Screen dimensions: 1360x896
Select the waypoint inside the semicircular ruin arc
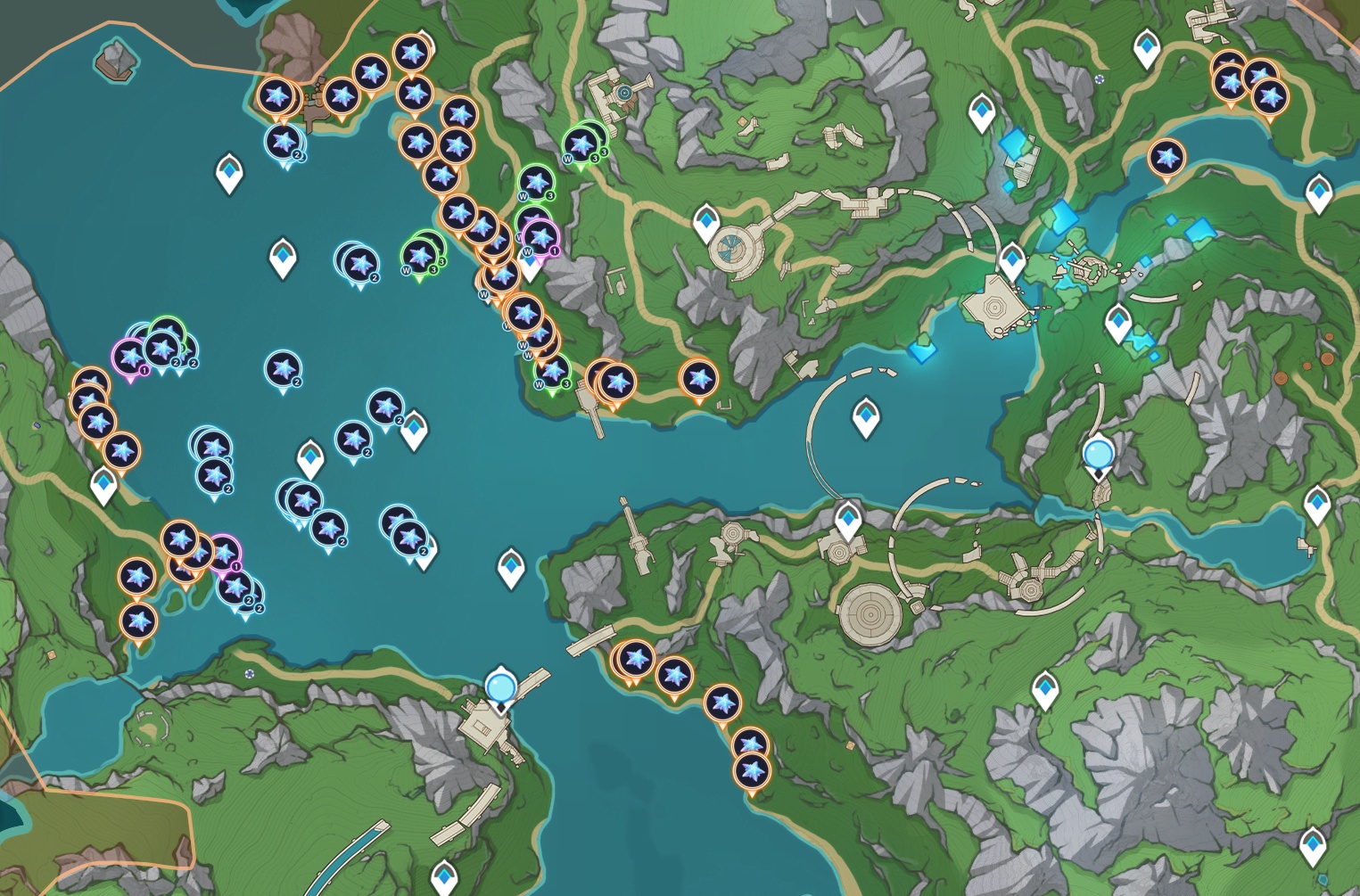865,416
